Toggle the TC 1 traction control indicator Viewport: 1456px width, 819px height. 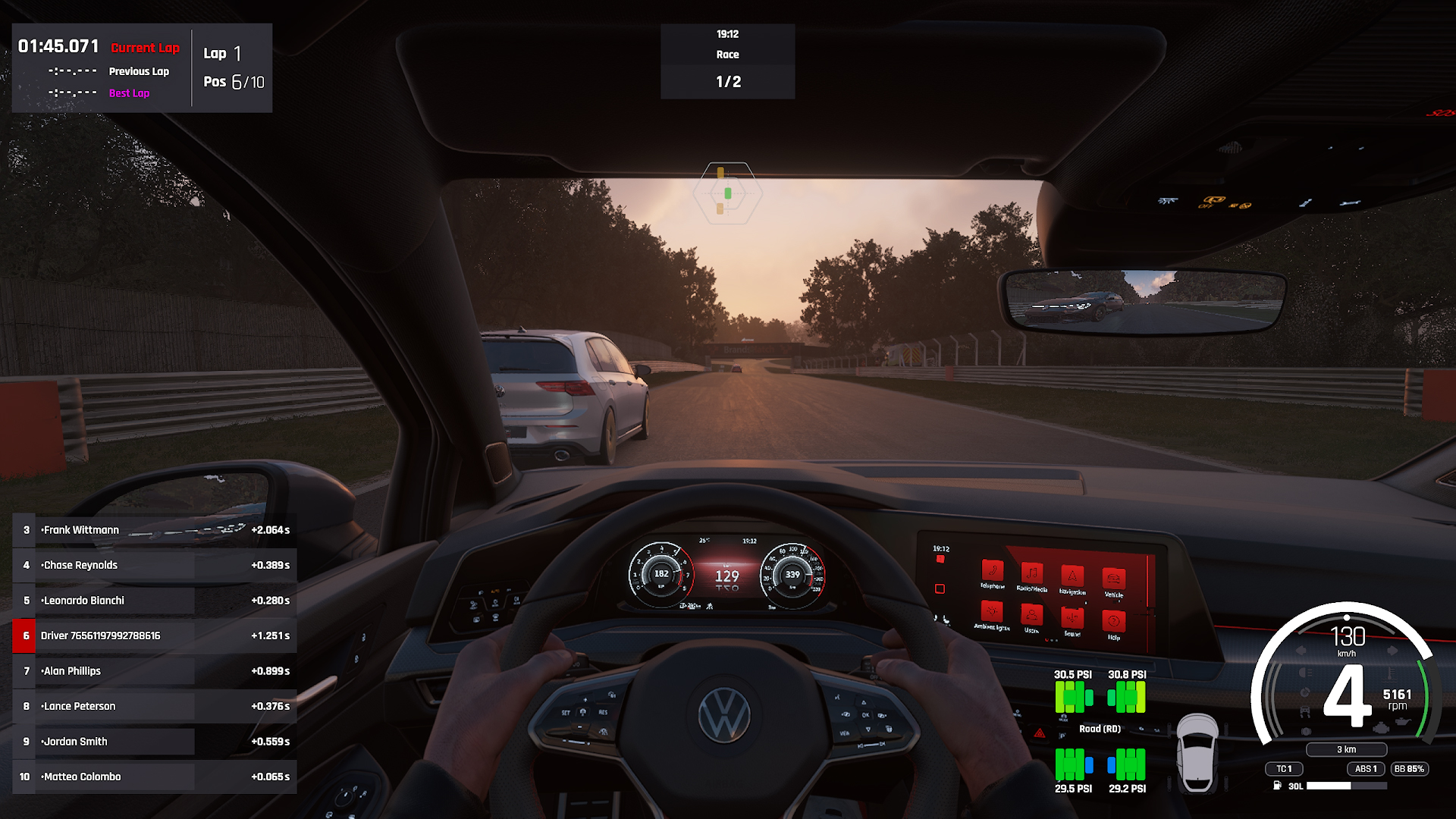point(1284,769)
